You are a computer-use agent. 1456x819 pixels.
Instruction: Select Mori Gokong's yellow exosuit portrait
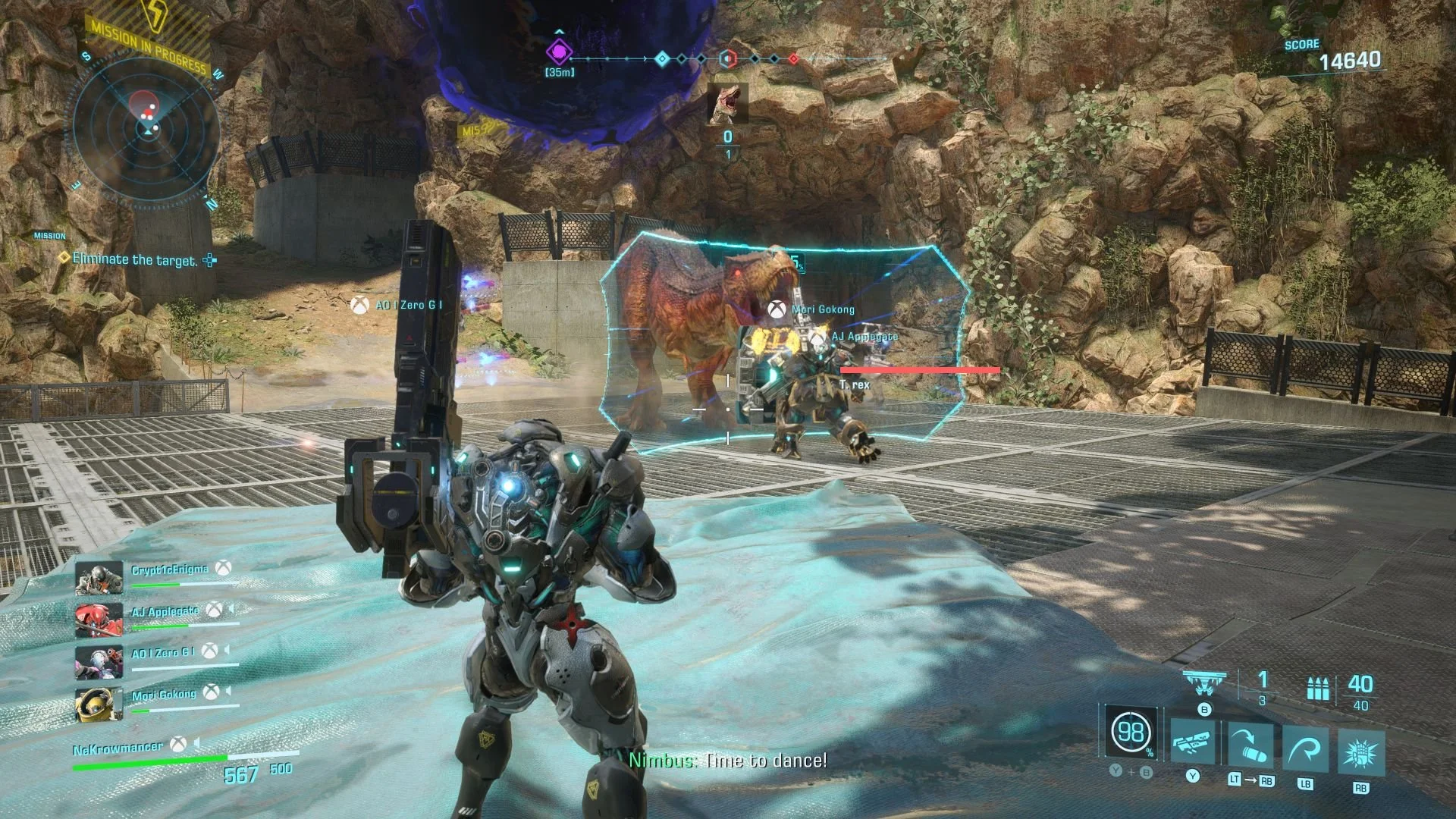[x=99, y=704]
